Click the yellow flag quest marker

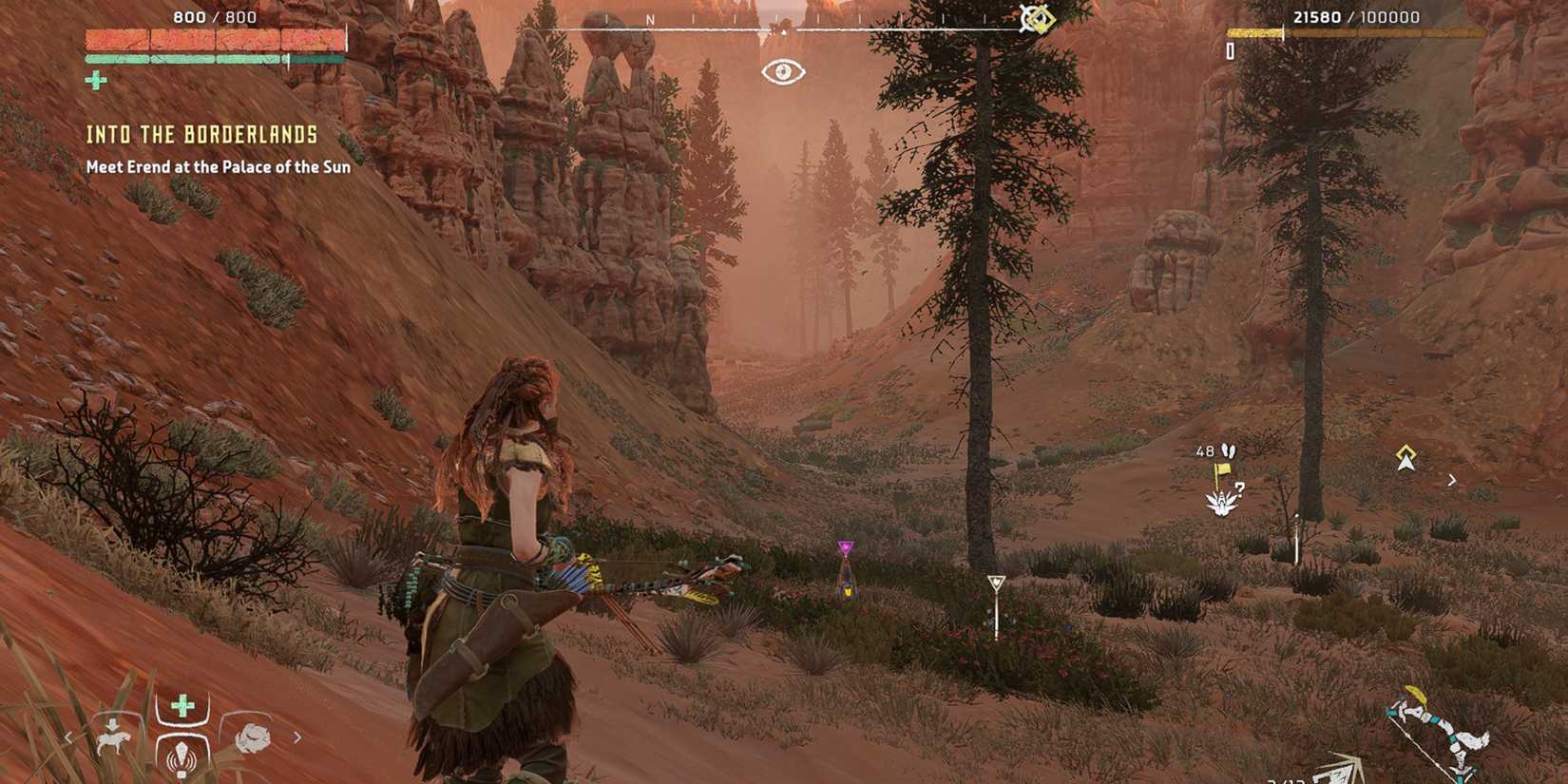(x=1222, y=469)
